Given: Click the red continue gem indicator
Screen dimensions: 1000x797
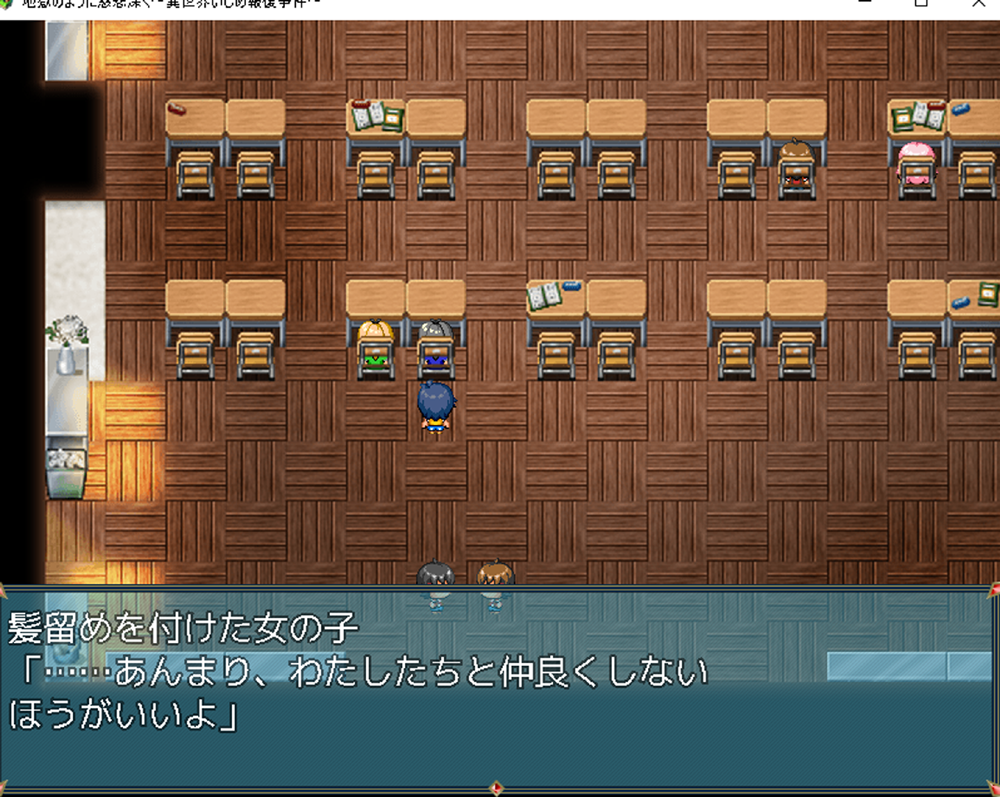Looking at the screenshot, I should [x=497, y=788].
